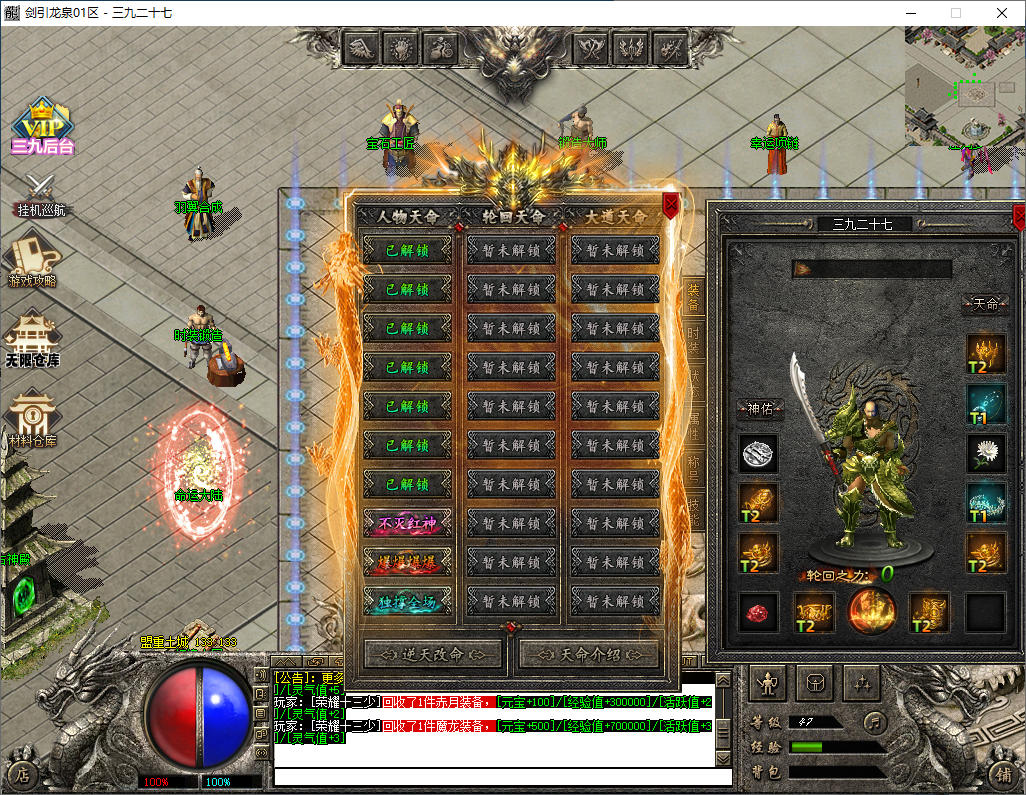The height and width of the screenshot is (795, 1026).
Task: Click the 神佑 button on character panel
Action: coord(759,408)
